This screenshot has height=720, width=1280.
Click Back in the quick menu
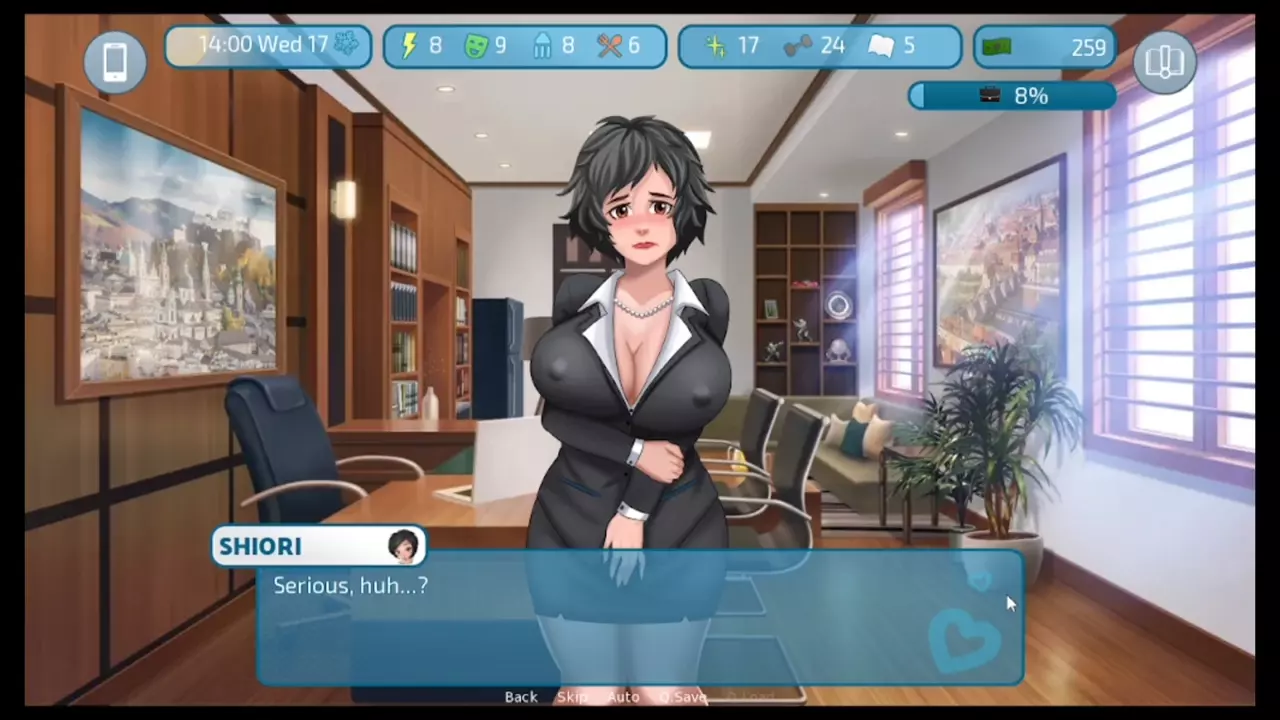point(521,697)
